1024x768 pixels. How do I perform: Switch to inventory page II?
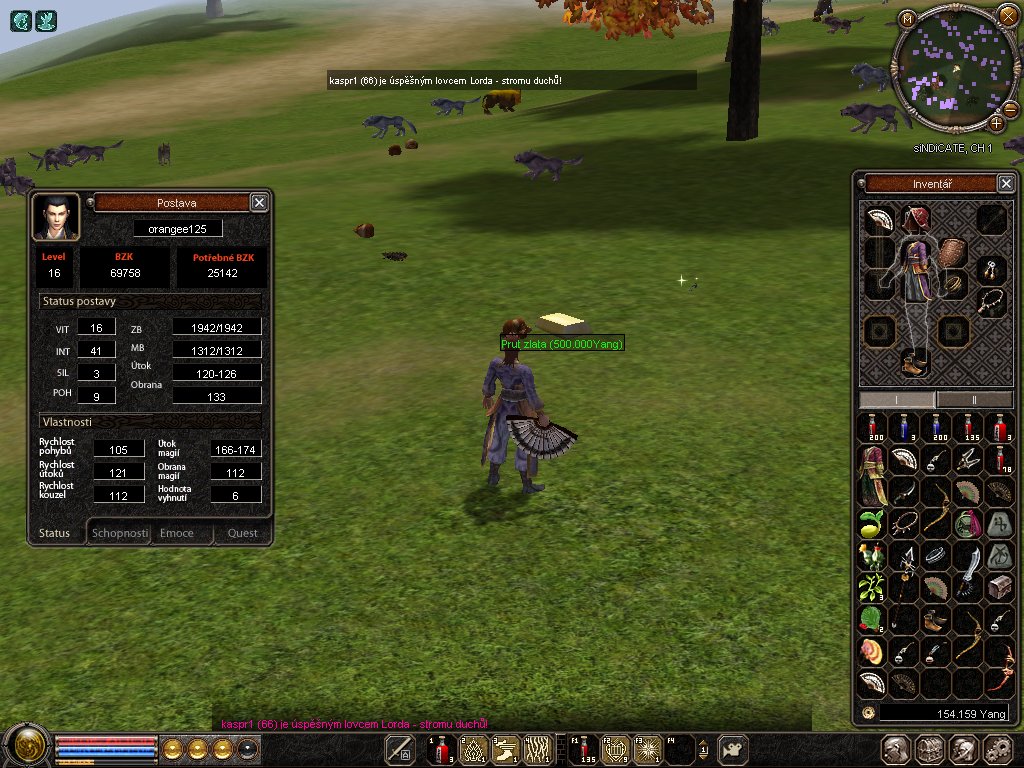point(975,399)
